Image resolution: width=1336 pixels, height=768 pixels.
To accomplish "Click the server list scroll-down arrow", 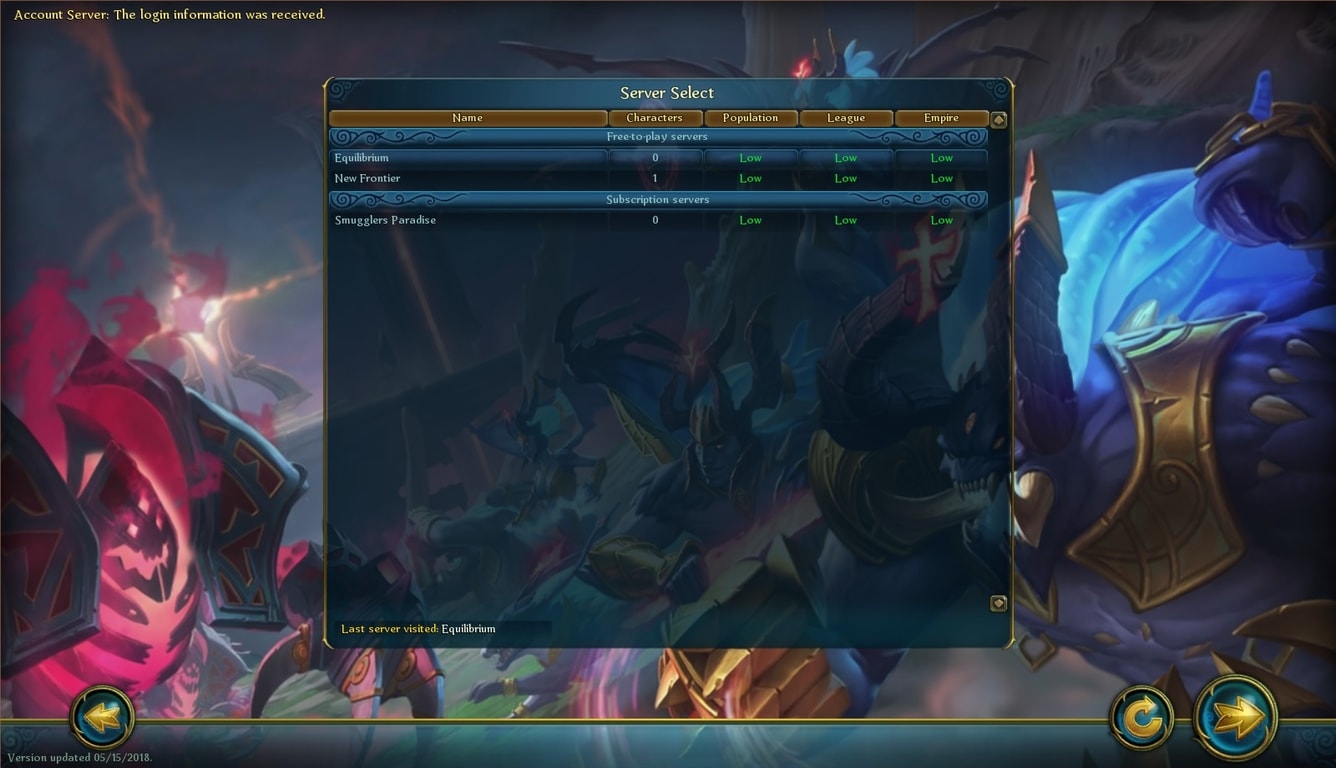I will [x=998, y=603].
